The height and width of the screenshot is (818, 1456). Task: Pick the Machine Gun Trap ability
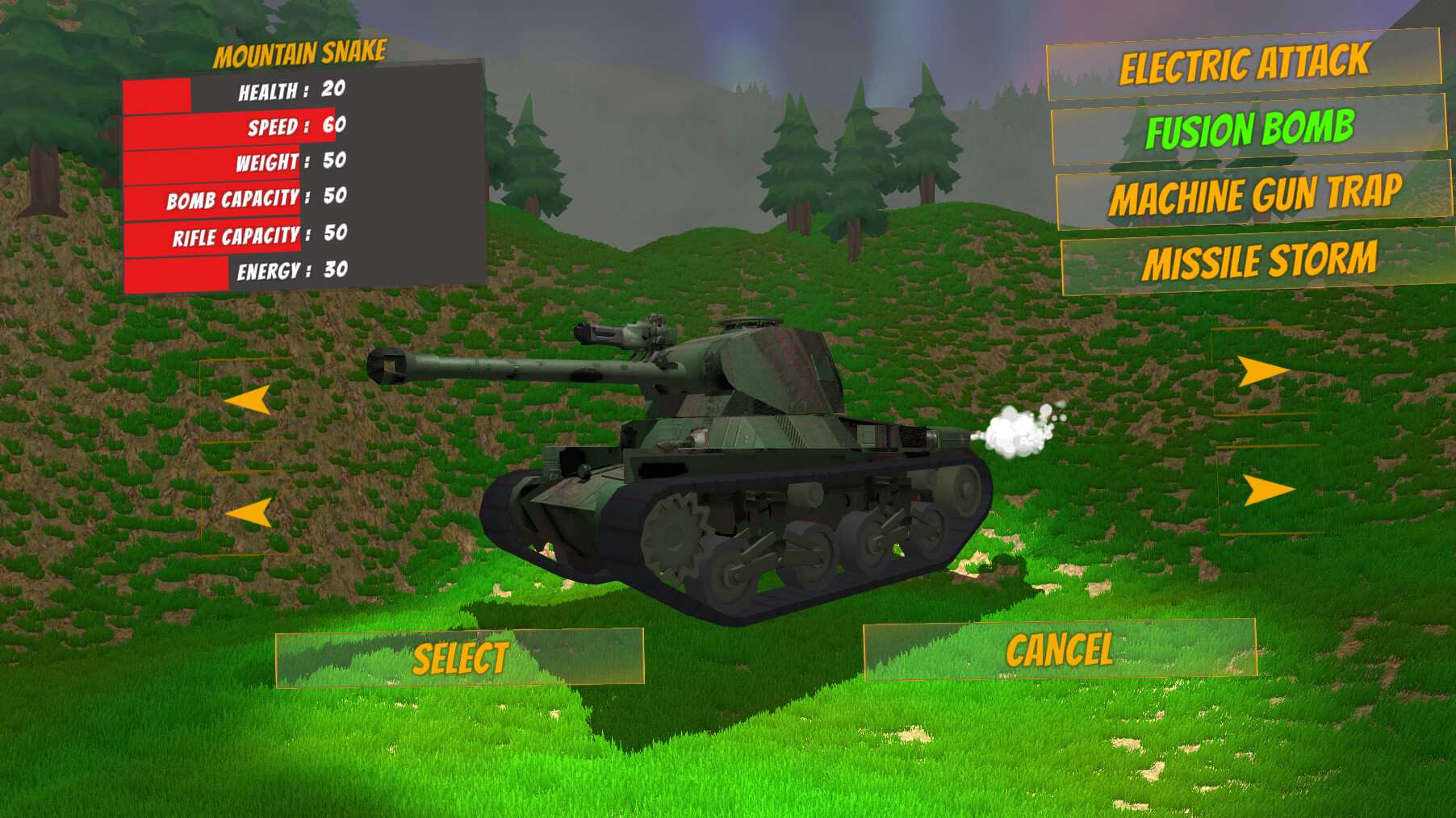1256,193
